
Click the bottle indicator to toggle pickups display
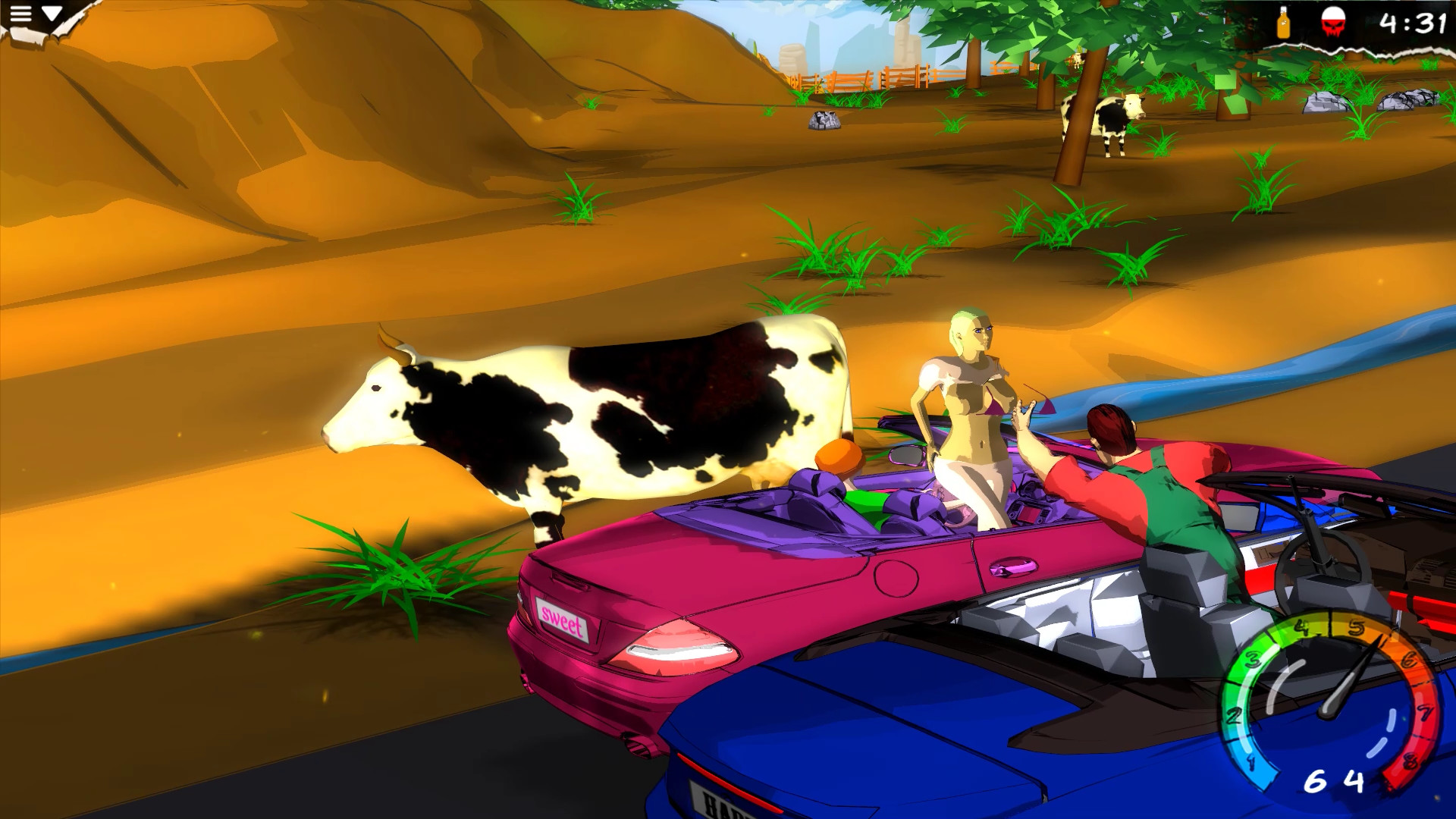(x=1284, y=23)
